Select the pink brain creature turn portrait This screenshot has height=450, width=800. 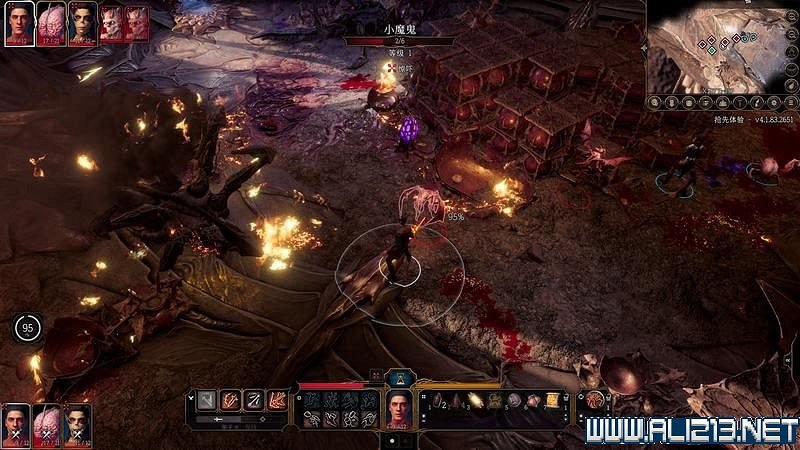point(50,23)
